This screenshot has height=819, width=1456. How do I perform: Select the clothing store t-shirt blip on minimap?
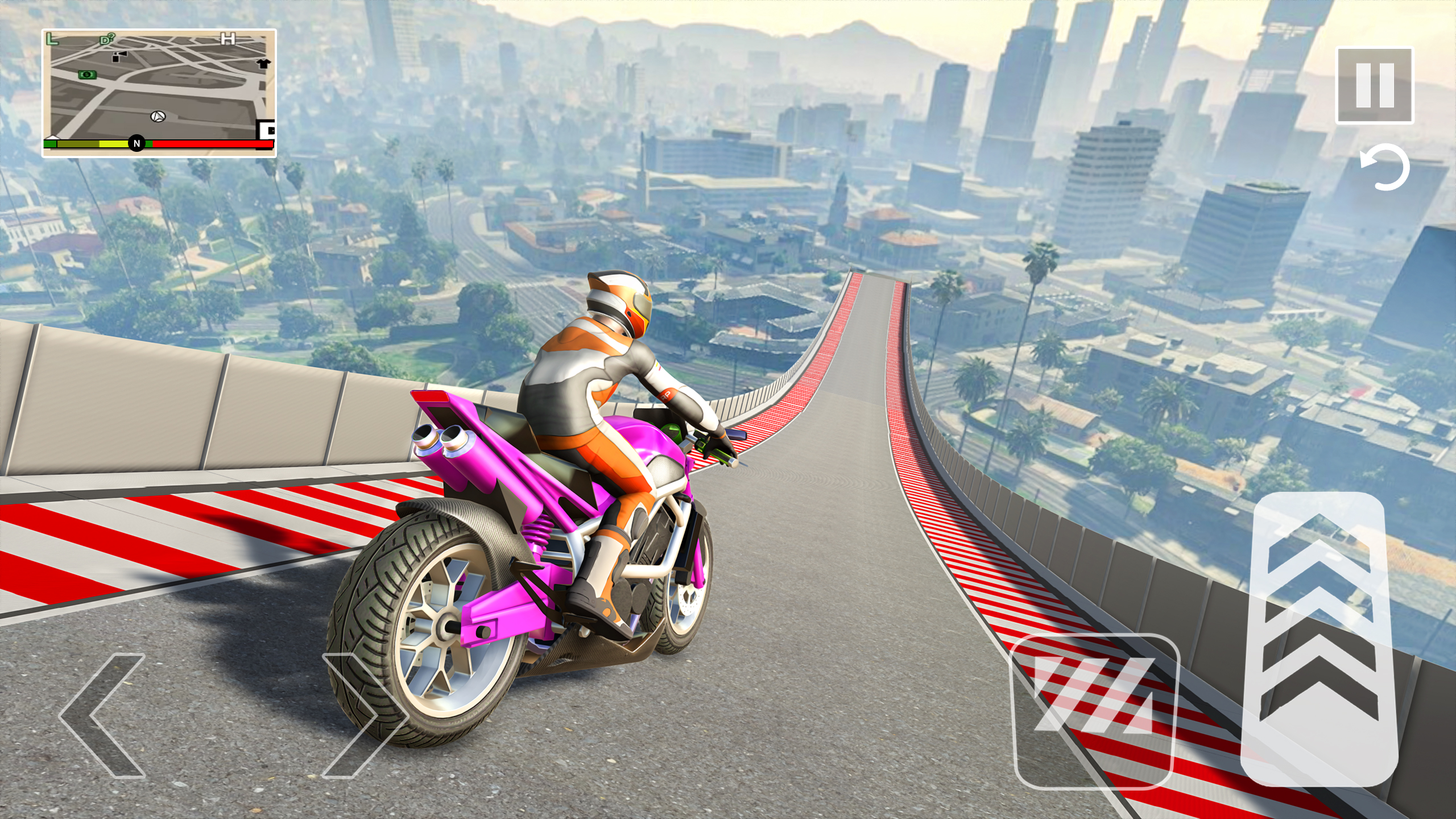click(x=264, y=64)
